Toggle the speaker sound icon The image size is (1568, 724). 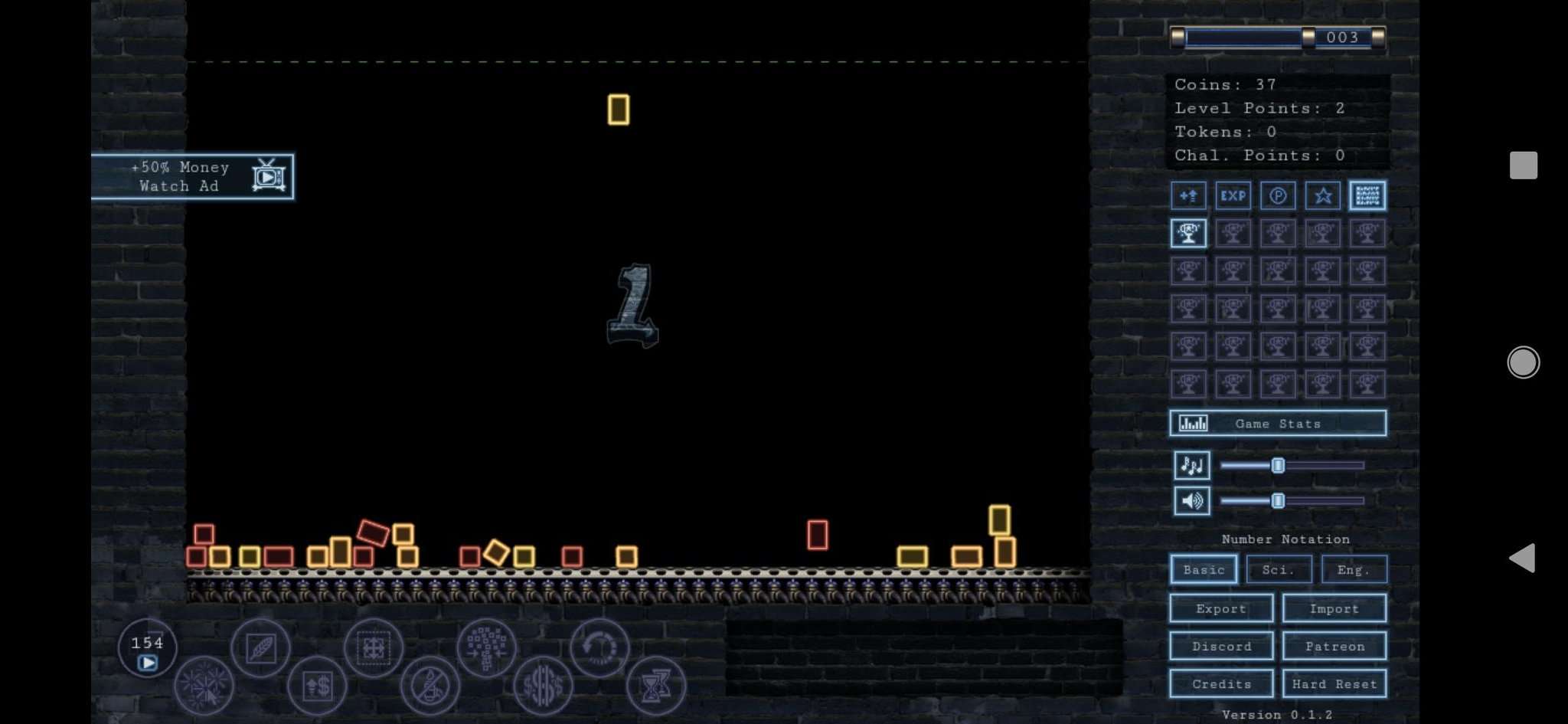pyautogui.click(x=1192, y=500)
